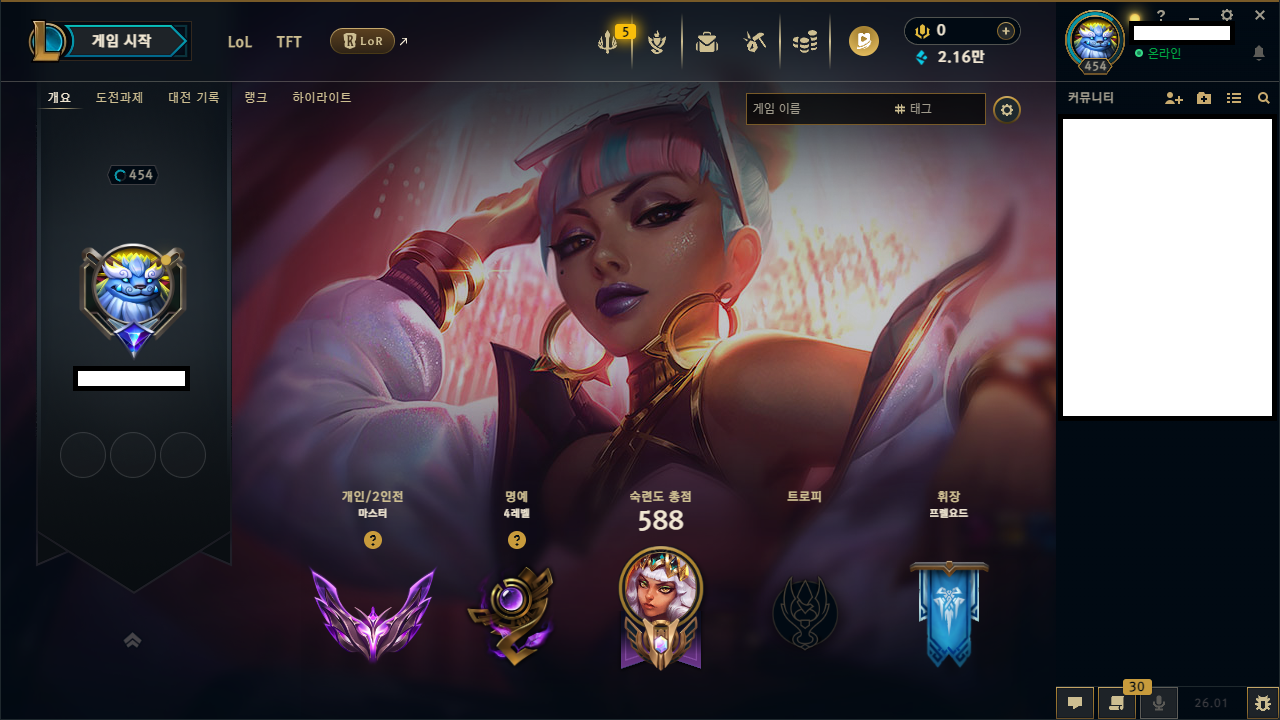Screen dimensions: 1280x720
Task: Open the missions panel with the 30 badge
Action: pyautogui.click(x=1116, y=703)
